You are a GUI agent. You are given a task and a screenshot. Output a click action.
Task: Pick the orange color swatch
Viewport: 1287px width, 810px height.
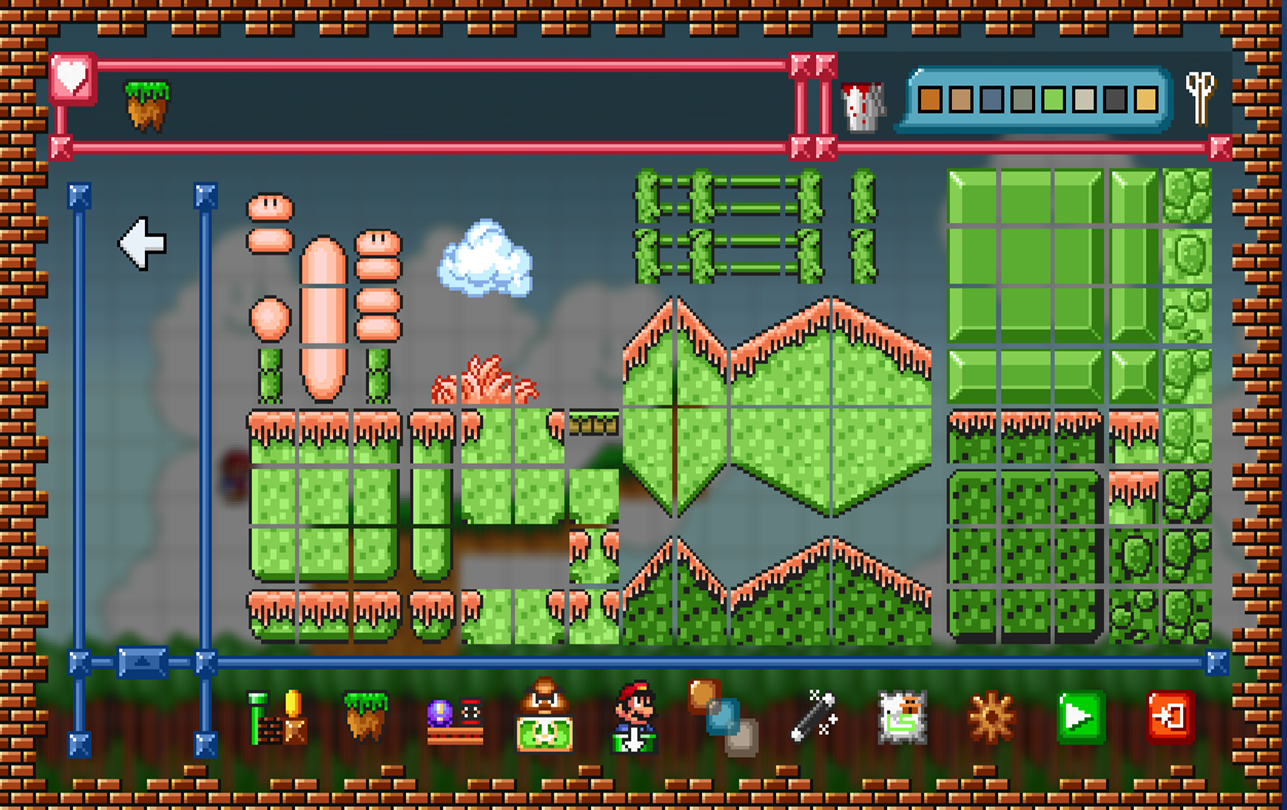coord(930,99)
